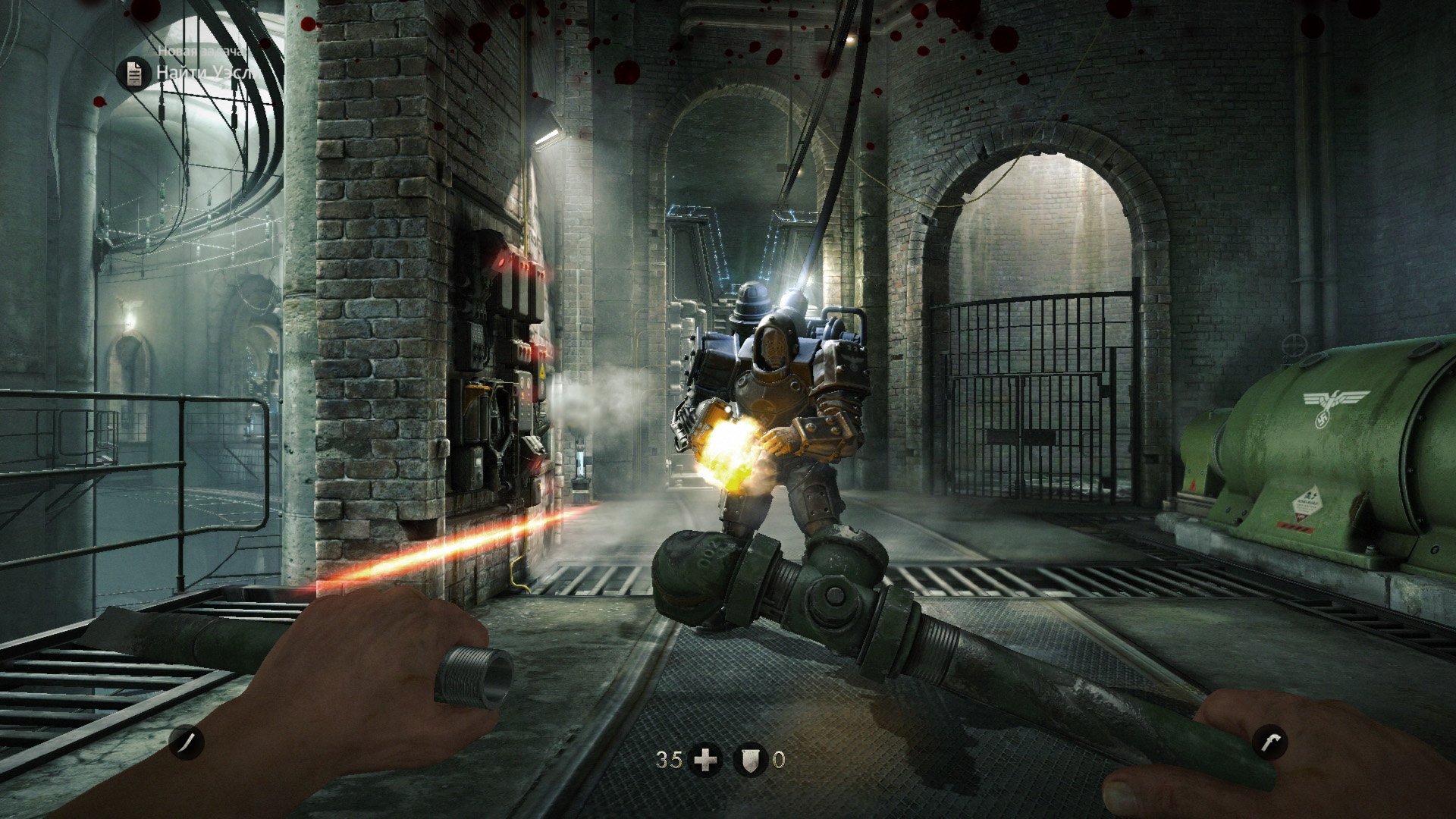Select the right-hand curved pipe weapon icon
The image size is (1456, 819).
pos(1270,742)
